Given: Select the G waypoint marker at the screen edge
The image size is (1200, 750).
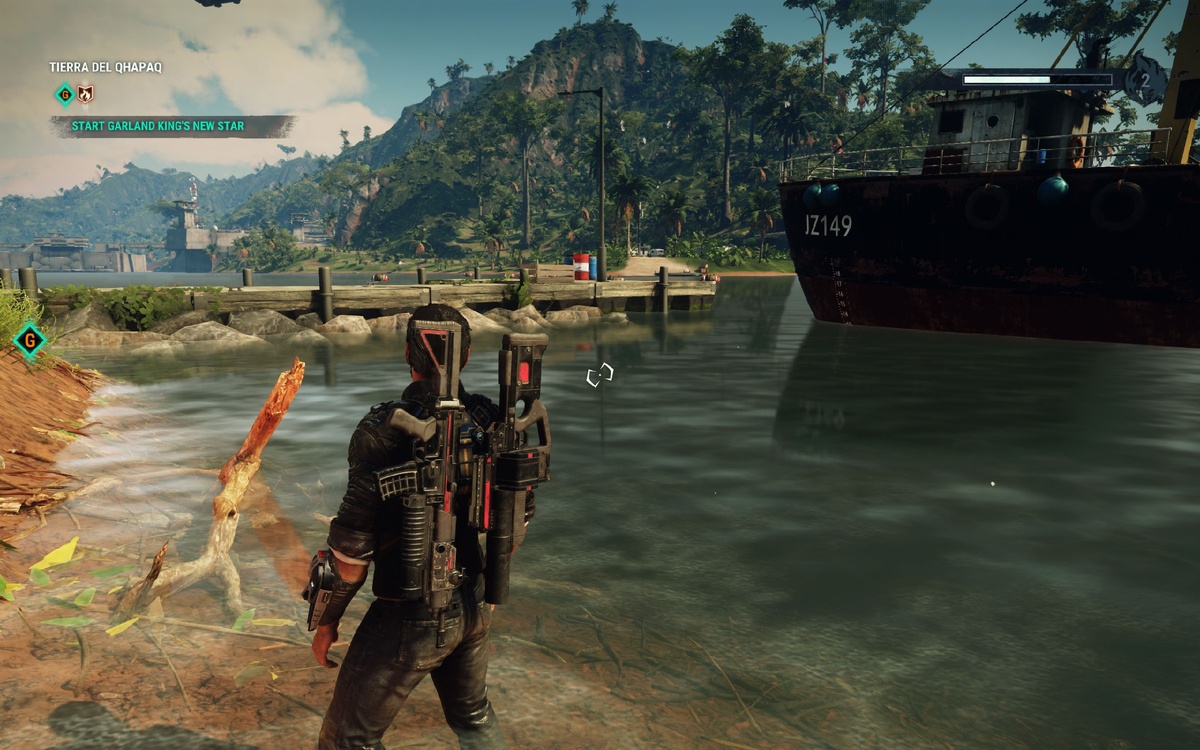Looking at the screenshot, I should point(31,340).
